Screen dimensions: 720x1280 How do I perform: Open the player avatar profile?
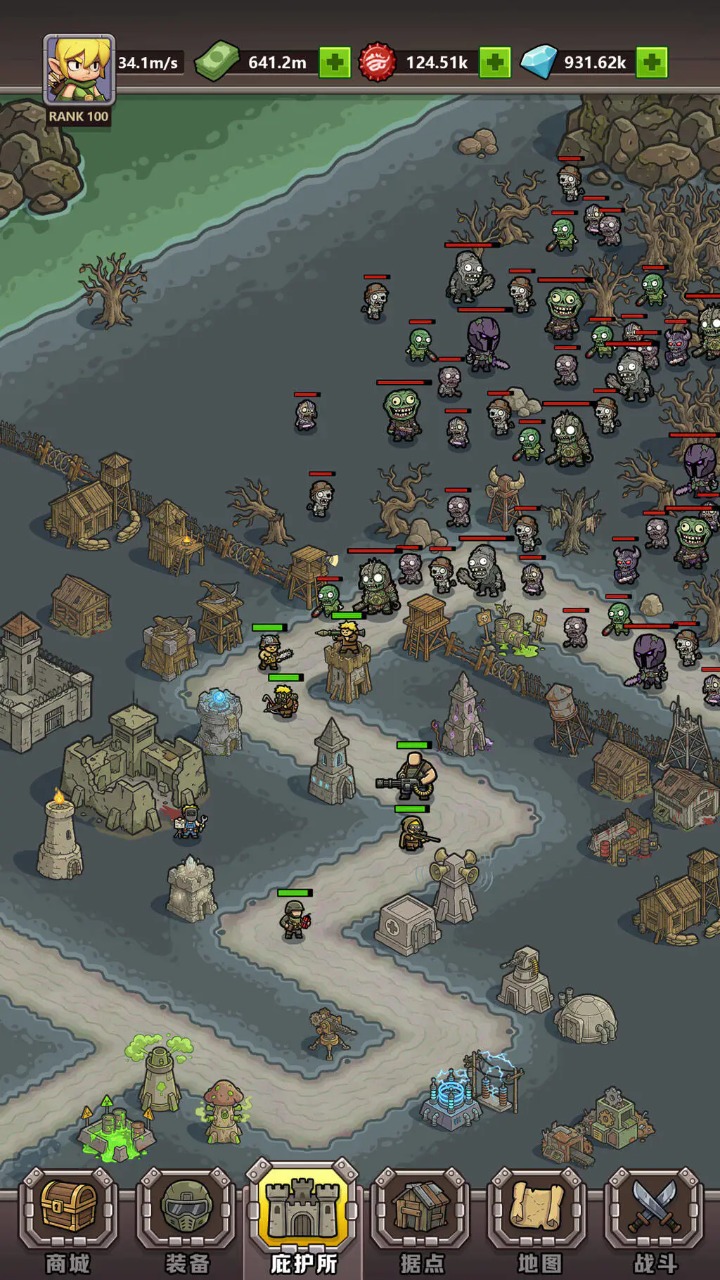point(79,70)
